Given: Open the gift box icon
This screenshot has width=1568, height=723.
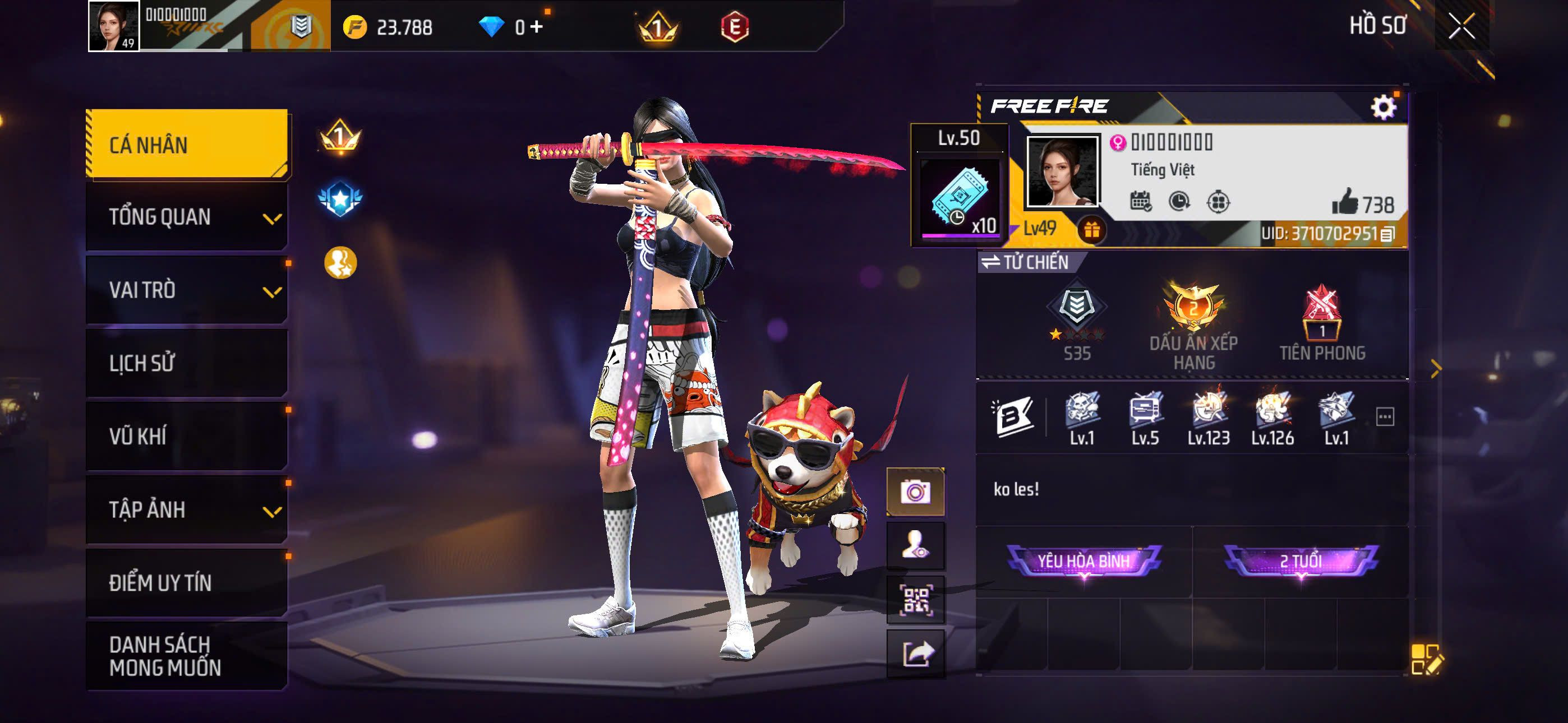Looking at the screenshot, I should [x=1092, y=230].
